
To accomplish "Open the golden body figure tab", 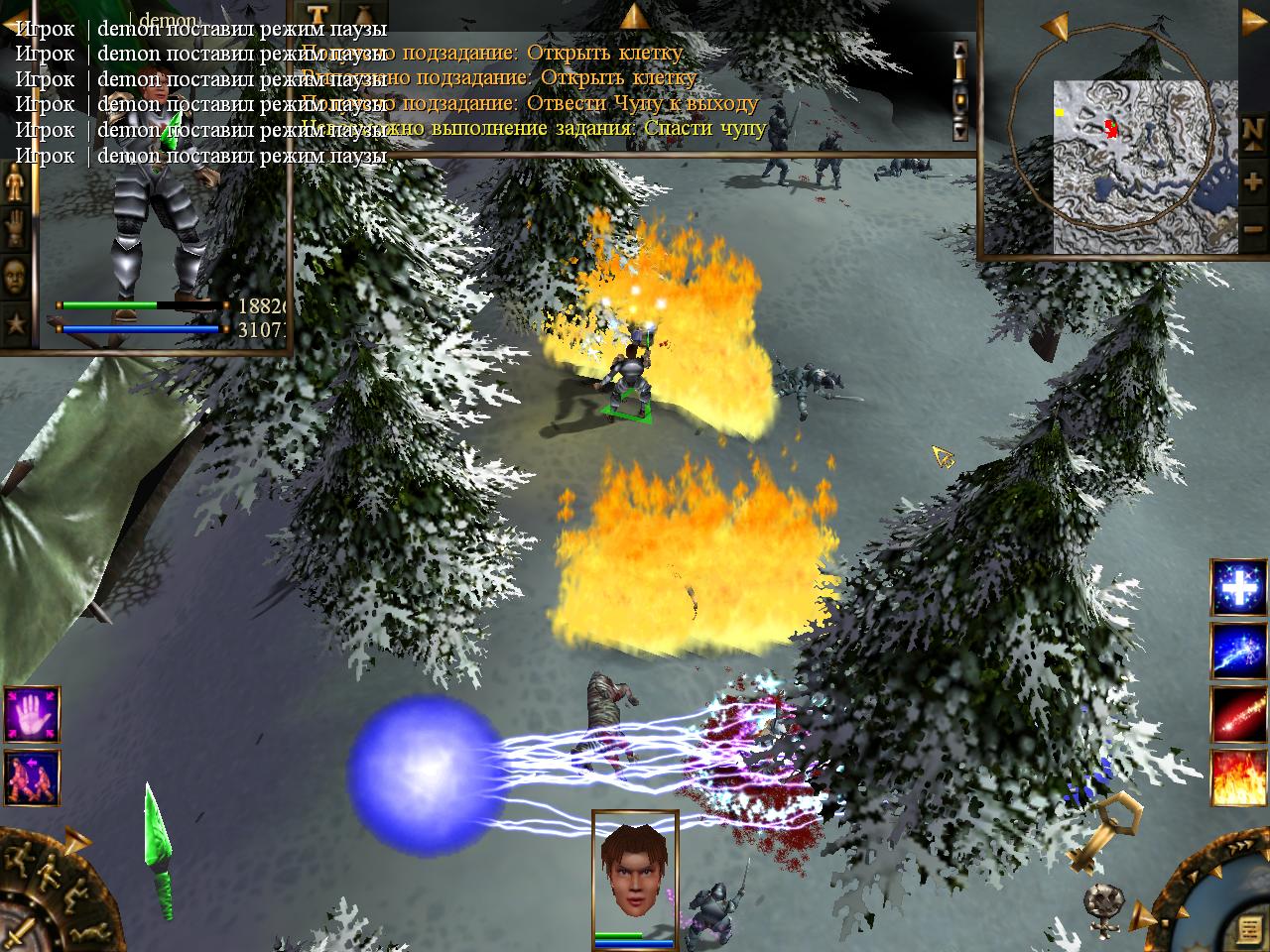I will coord(15,184).
